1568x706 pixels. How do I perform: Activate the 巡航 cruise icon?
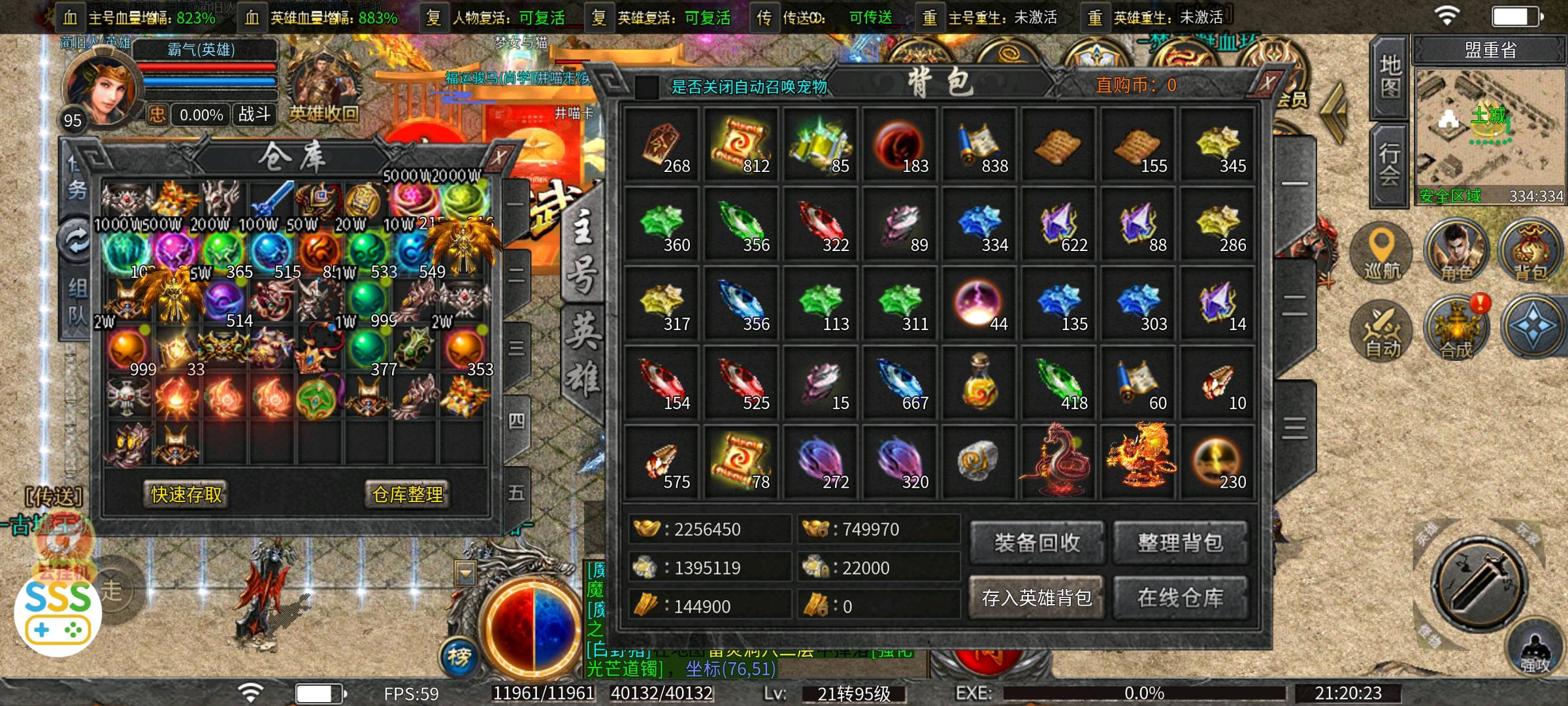coord(1381,253)
